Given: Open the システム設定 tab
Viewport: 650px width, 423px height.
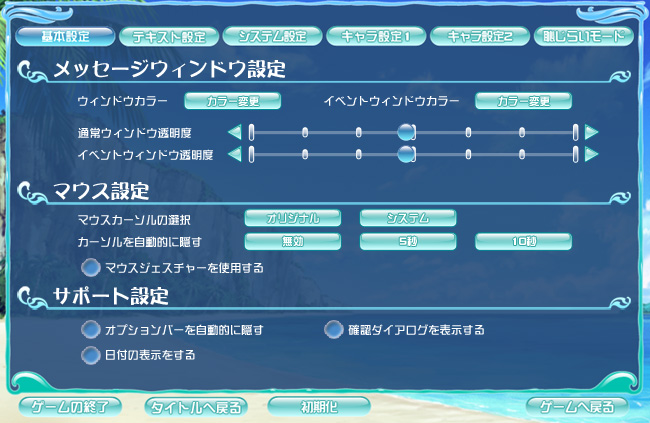Looking at the screenshot, I should point(272,36).
